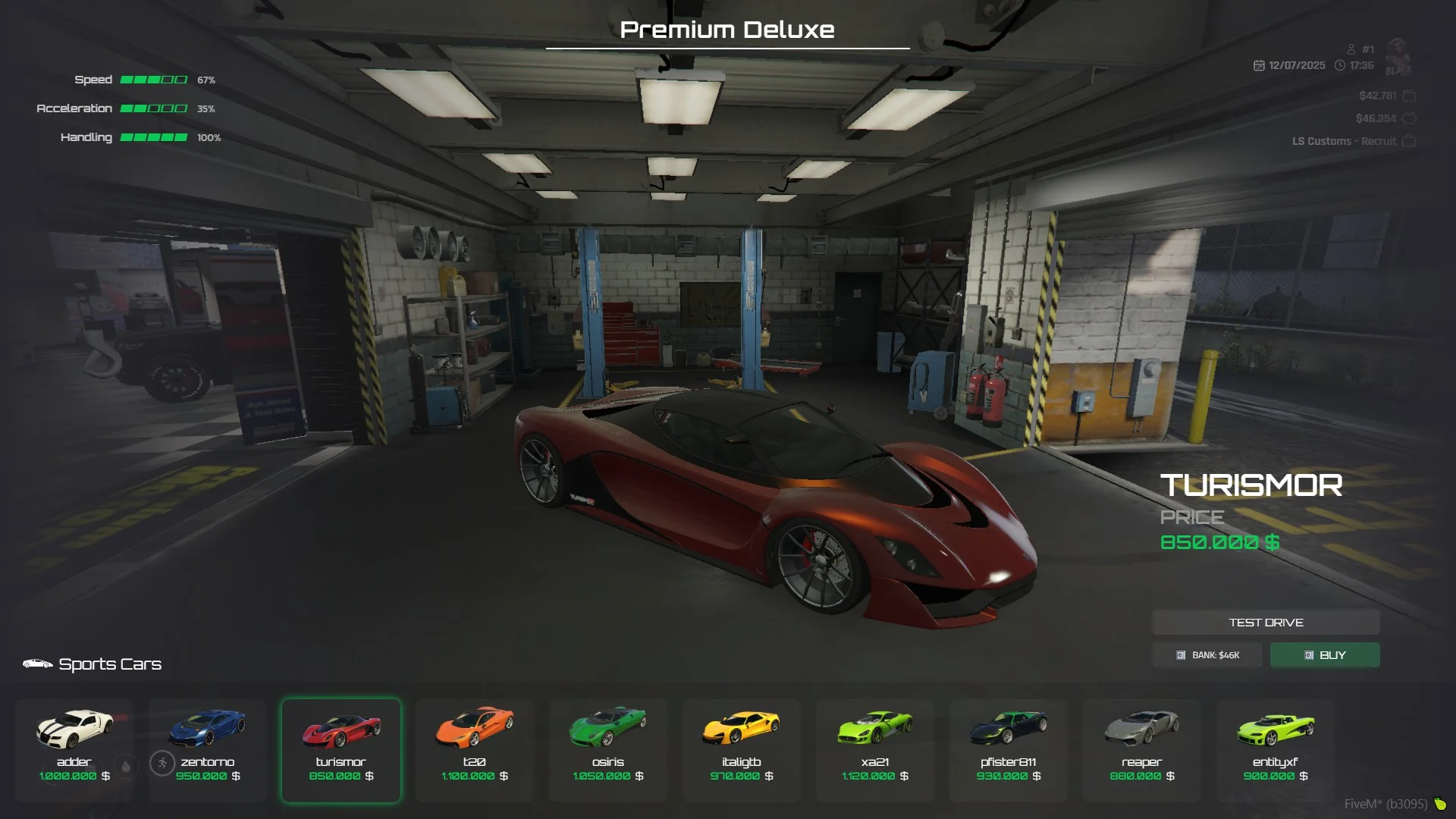
Task: Choose the orange t20 car card
Action: click(475, 749)
